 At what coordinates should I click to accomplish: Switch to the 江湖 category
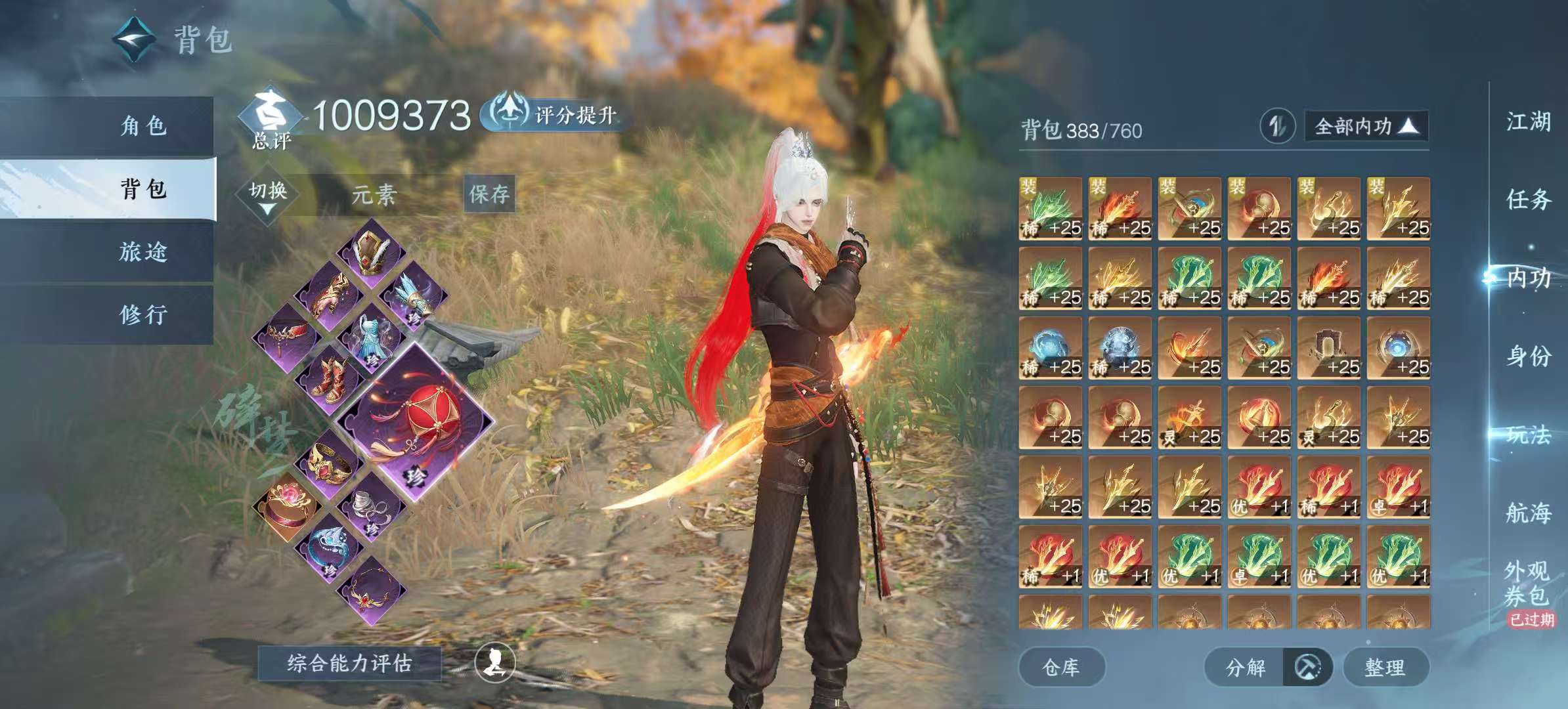[x=1529, y=122]
